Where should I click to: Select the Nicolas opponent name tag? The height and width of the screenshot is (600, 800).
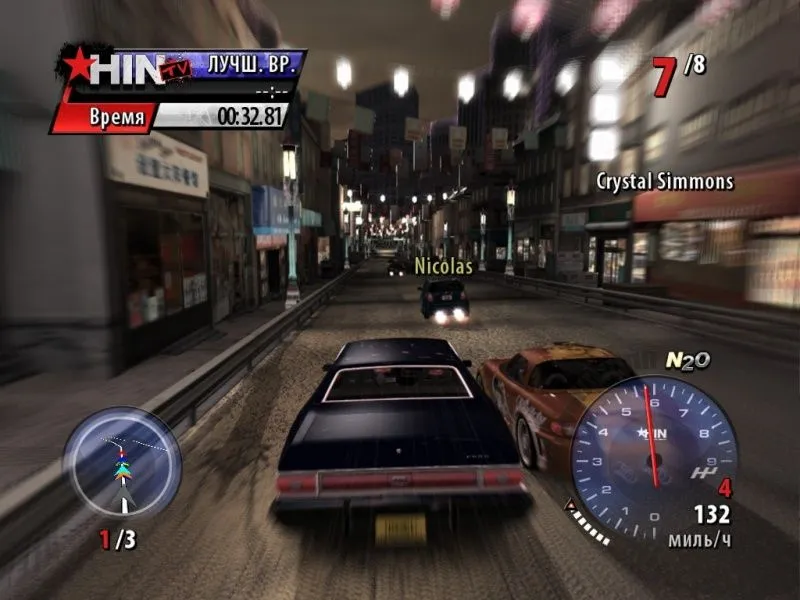pos(443,267)
